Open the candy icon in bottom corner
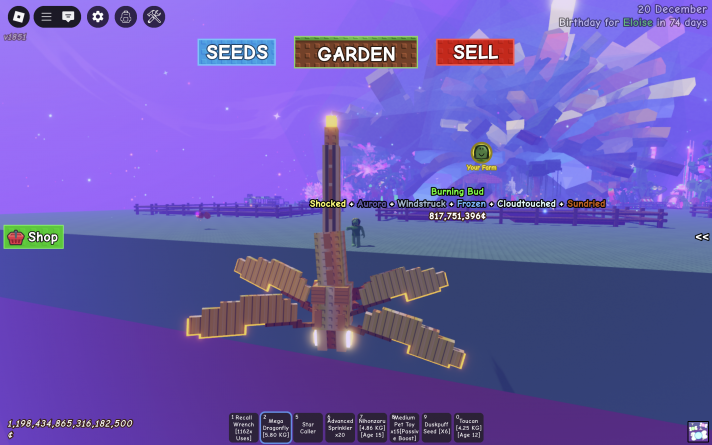The image size is (712, 445). coord(698,431)
